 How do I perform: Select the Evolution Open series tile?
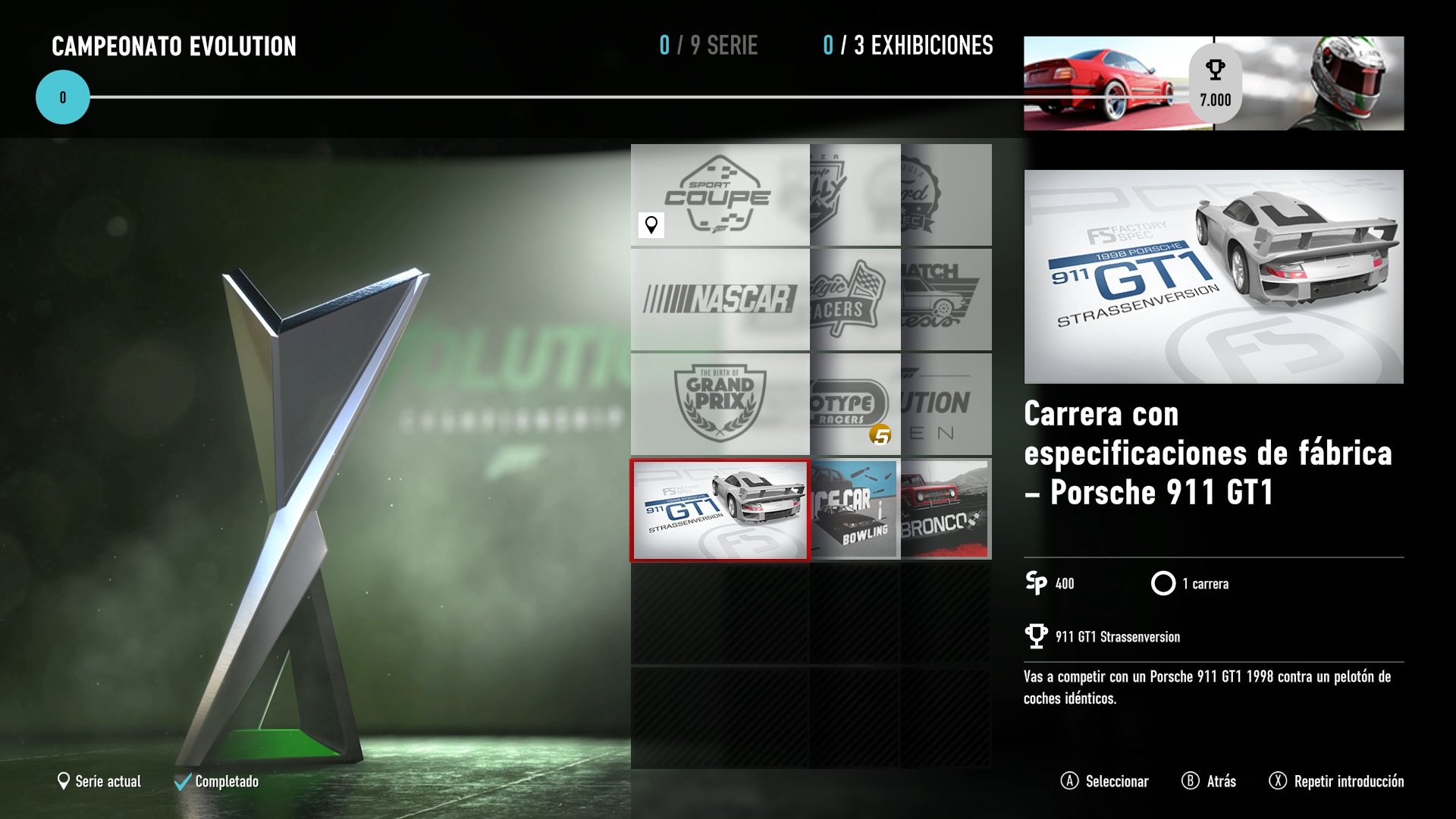click(946, 404)
